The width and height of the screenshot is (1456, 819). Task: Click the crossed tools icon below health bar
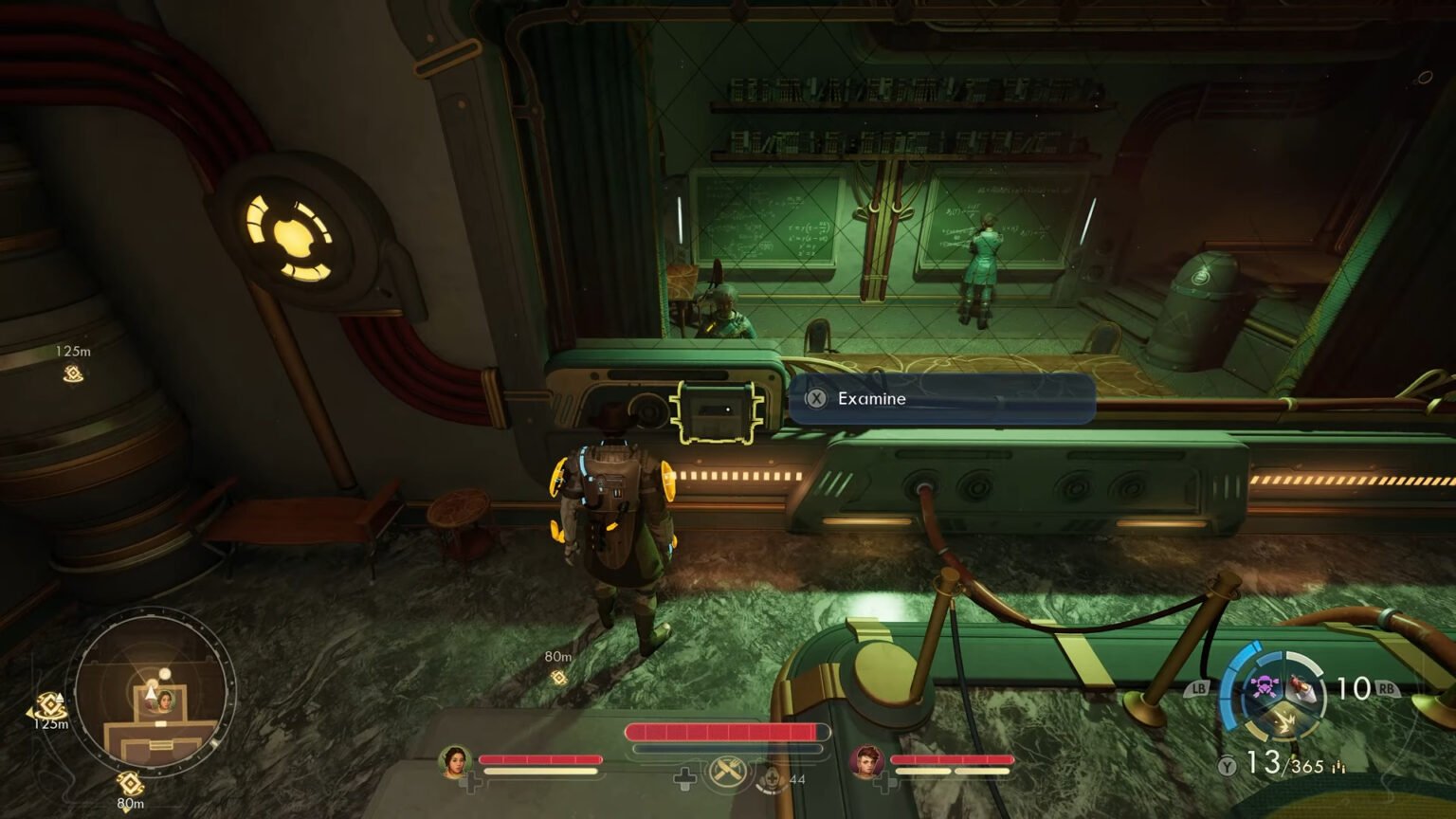[x=727, y=772]
